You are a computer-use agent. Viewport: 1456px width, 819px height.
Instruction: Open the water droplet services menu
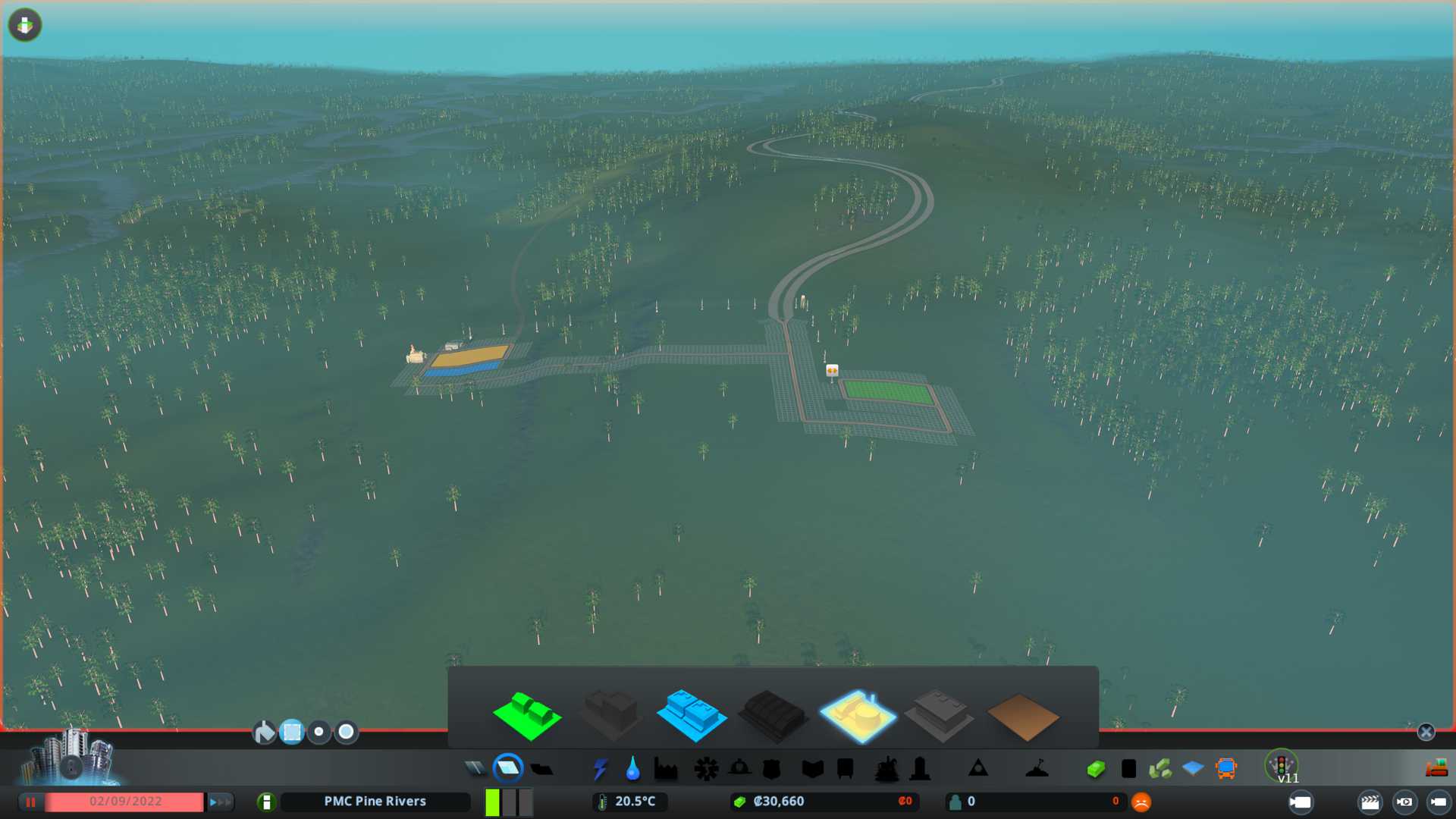point(632,769)
